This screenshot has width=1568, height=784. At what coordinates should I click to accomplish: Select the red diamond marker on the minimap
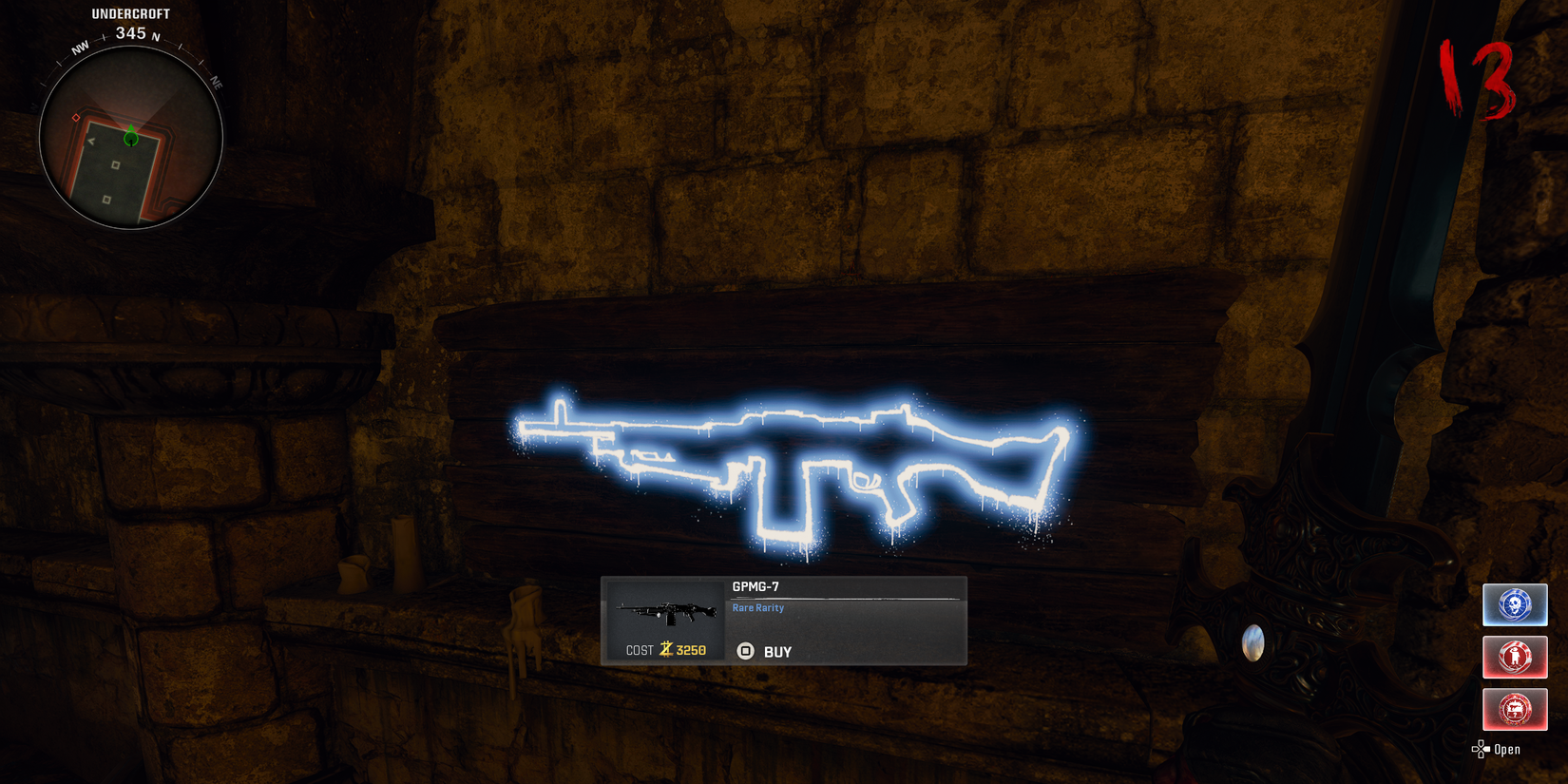(76, 117)
